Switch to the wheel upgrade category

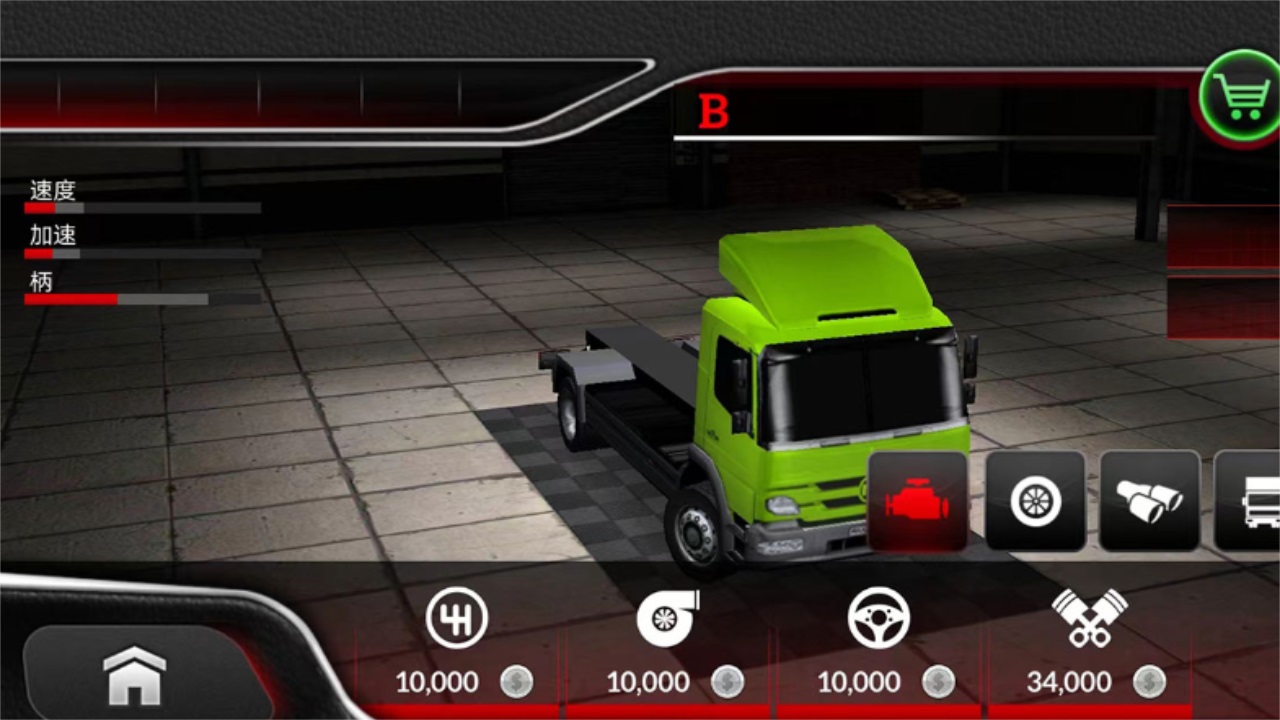click(x=1035, y=501)
